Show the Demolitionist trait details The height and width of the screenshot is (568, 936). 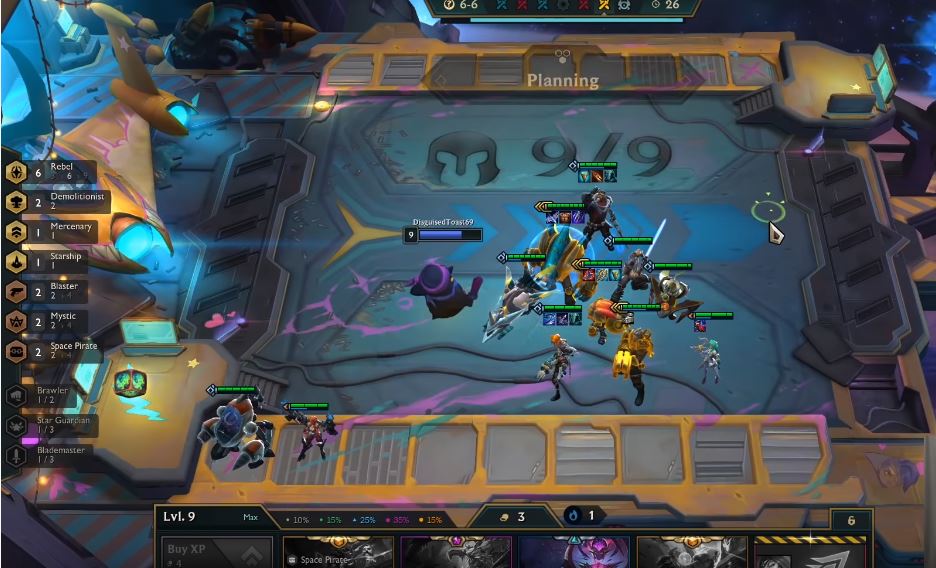[53, 201]
